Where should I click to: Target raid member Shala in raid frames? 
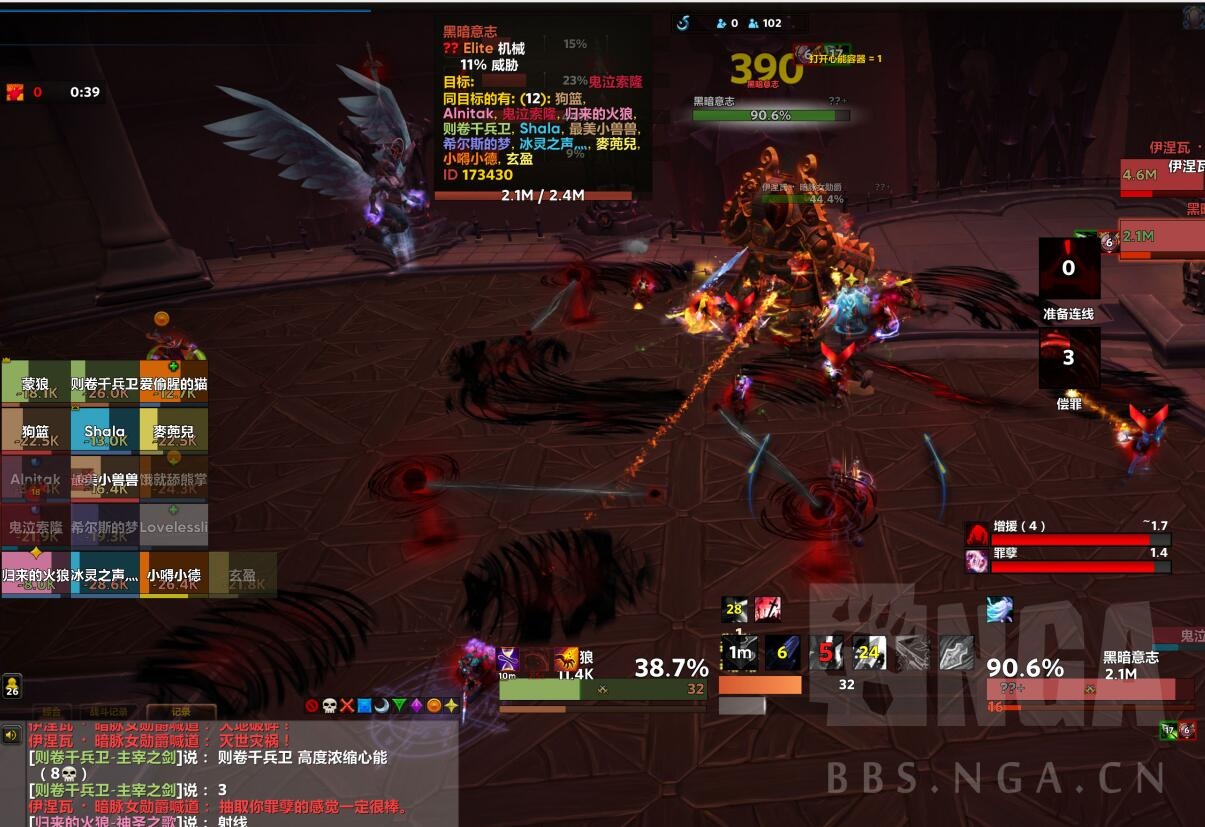(104, 431)
